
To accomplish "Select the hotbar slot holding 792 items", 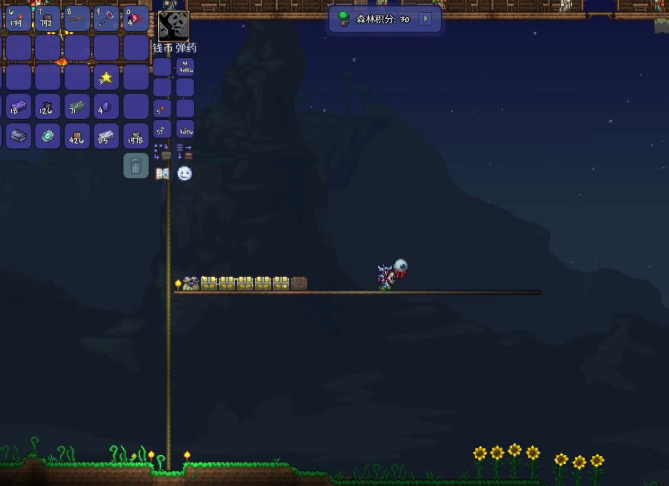I will click(47, 19).
